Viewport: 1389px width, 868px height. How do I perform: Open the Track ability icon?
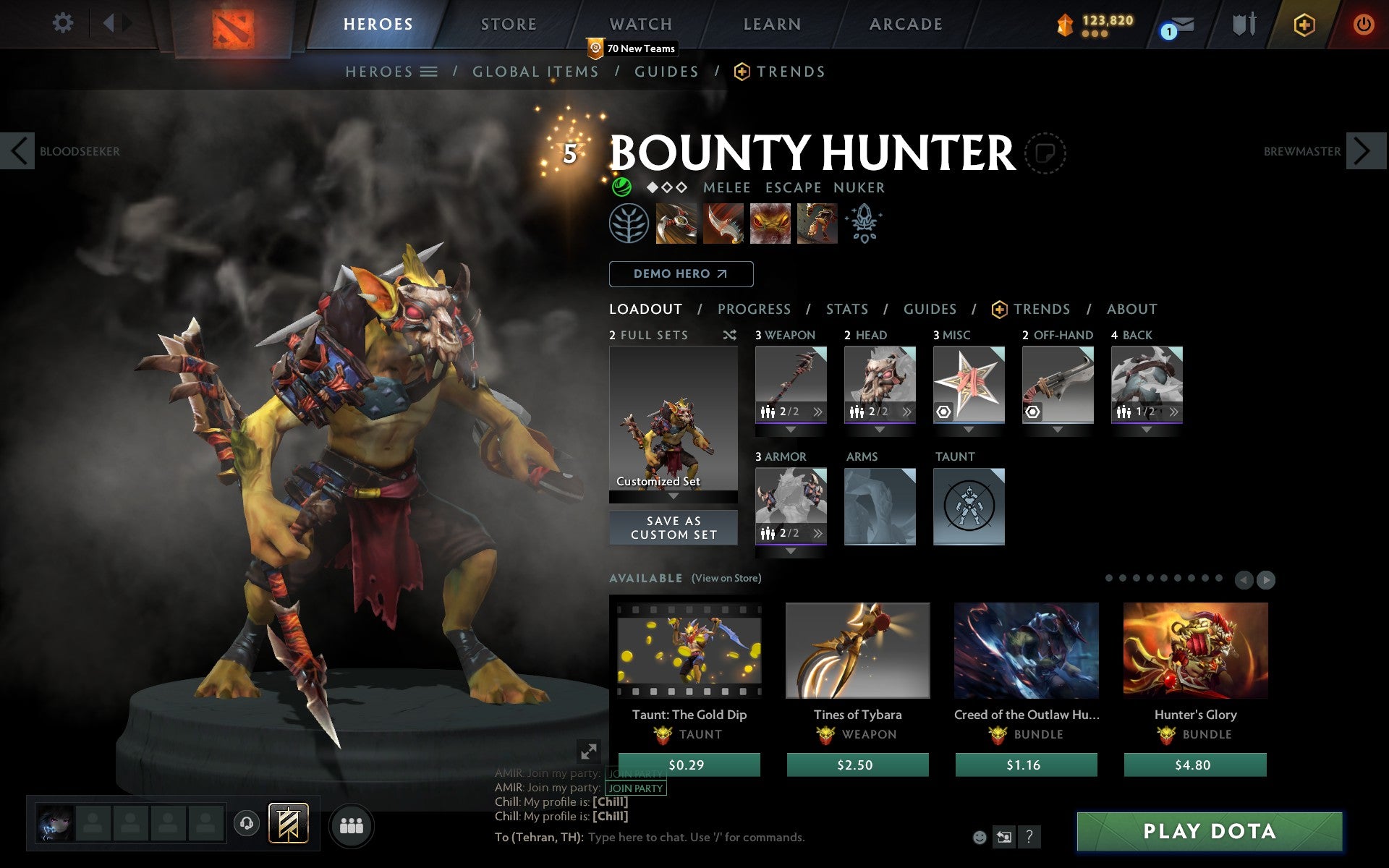coord(770,224)
